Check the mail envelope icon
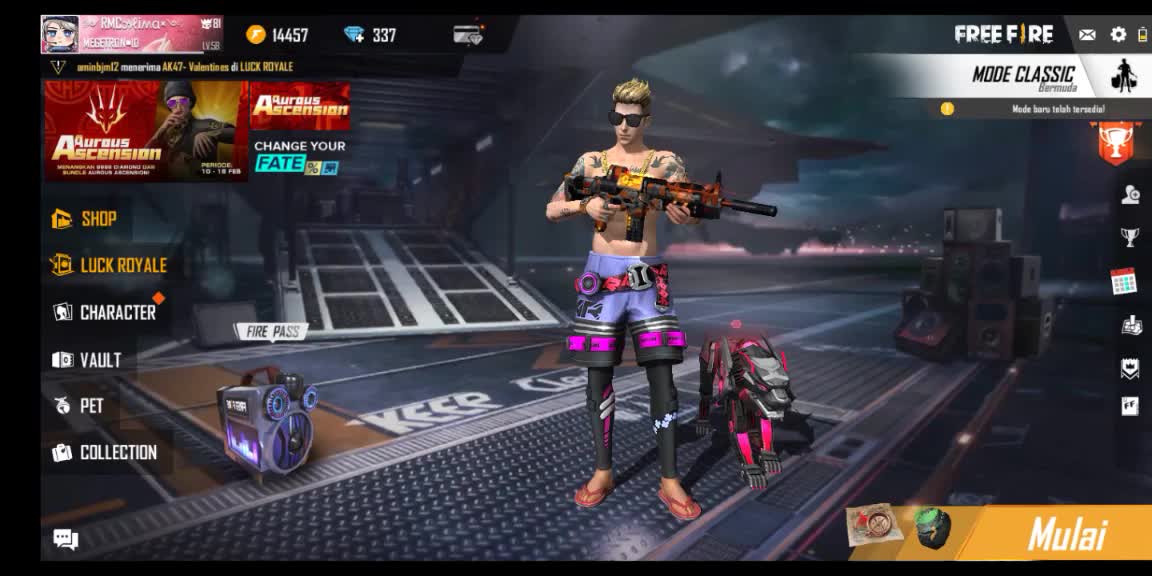Viewport: 1152px width, 576px height. (1087, 35)
